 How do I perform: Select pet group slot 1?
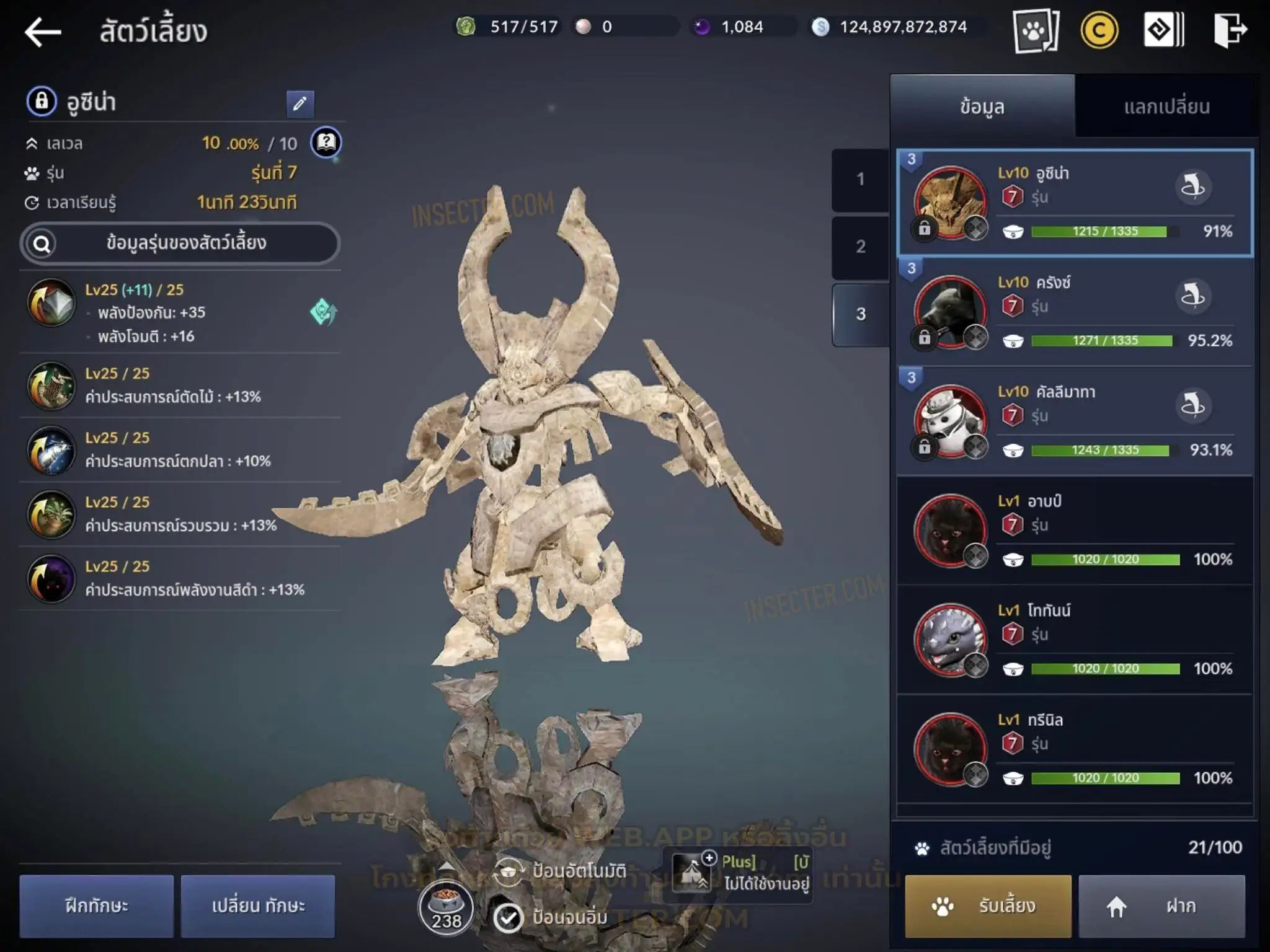[860, 180]
